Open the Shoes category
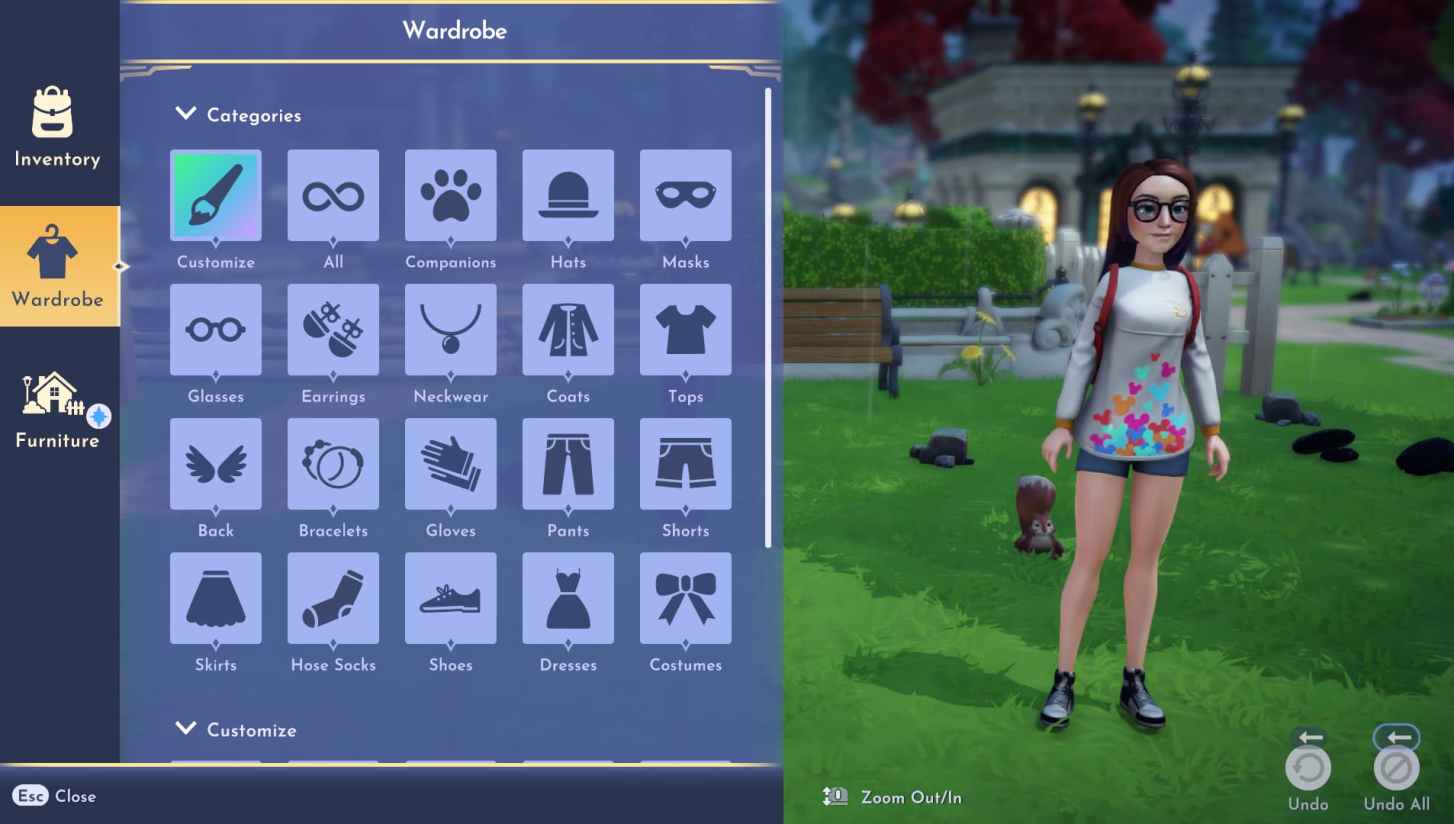 [x=450, y=597]
